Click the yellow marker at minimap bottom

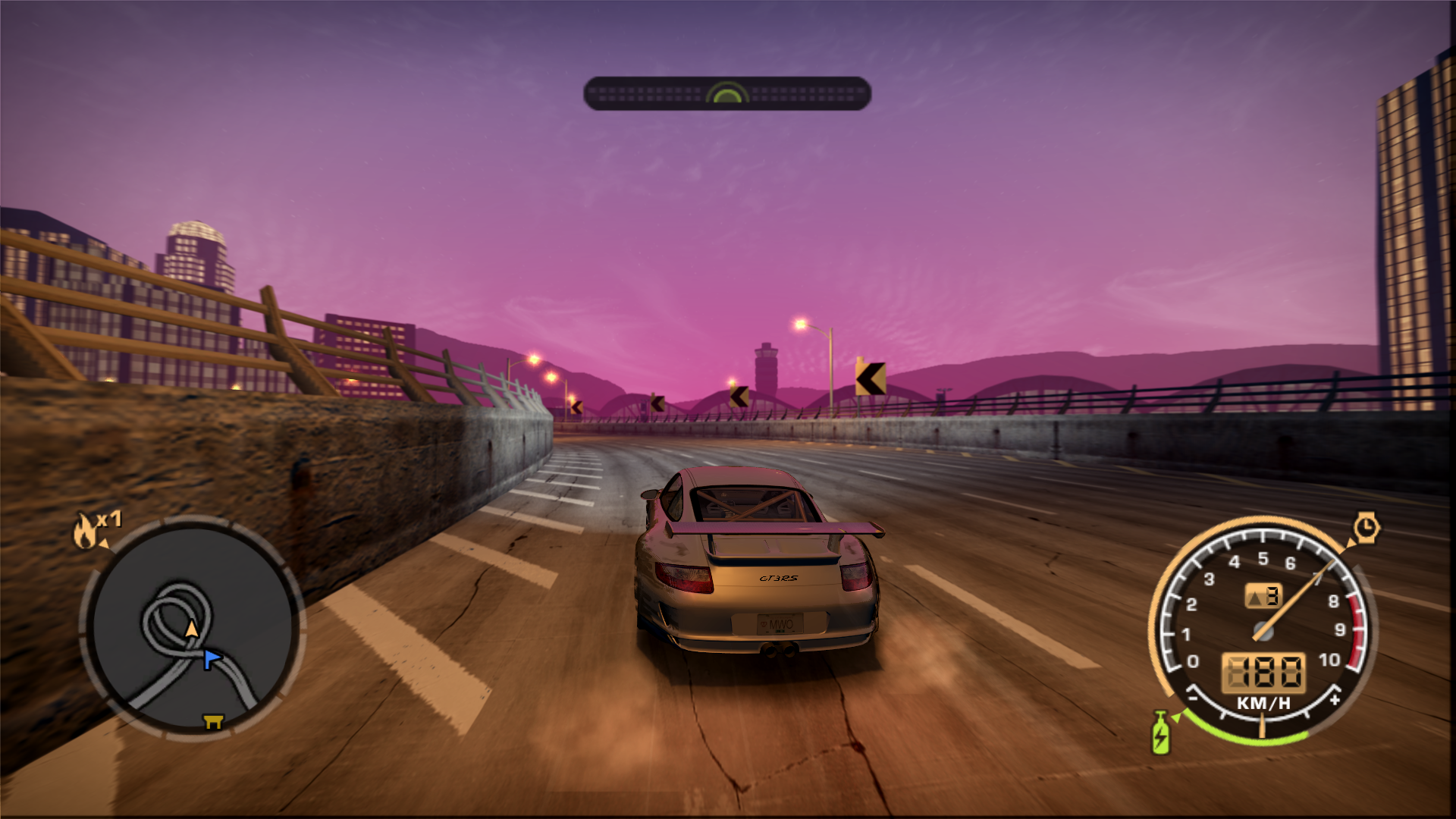tap(214, 721)
